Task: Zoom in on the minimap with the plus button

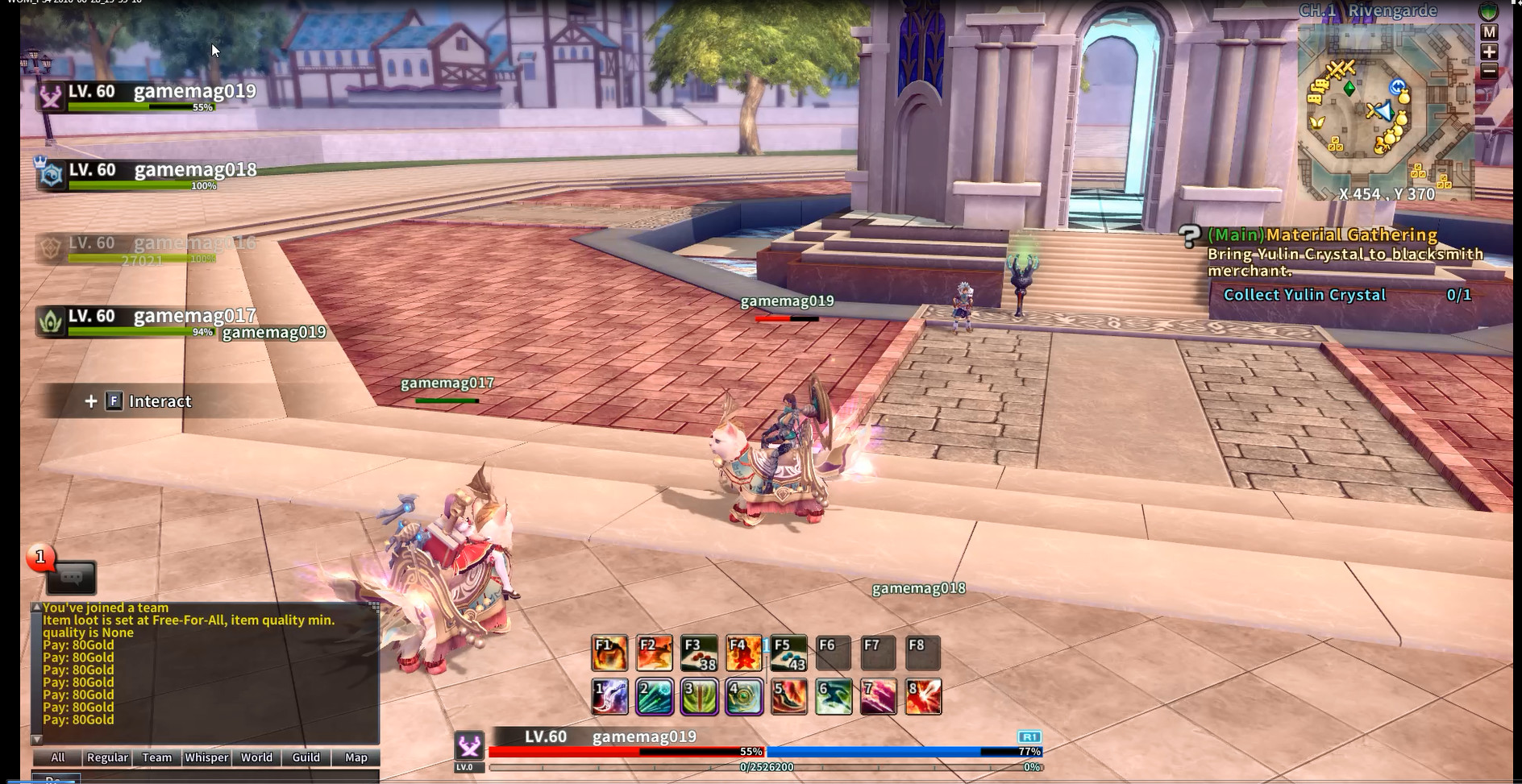Action: point(1489,52)
